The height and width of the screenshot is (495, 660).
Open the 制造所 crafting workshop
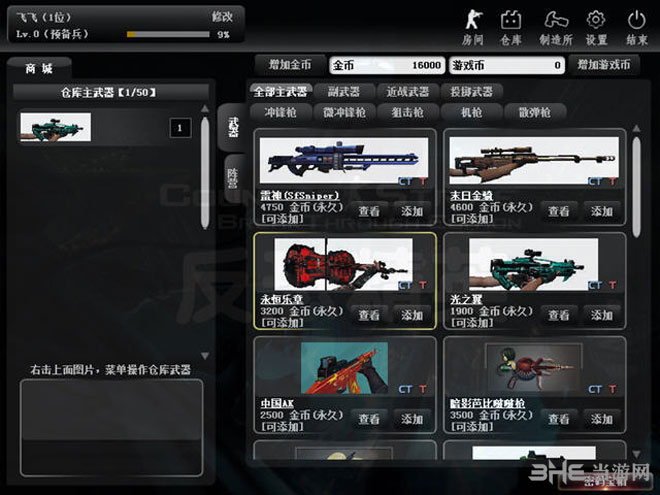click(556, 26)
